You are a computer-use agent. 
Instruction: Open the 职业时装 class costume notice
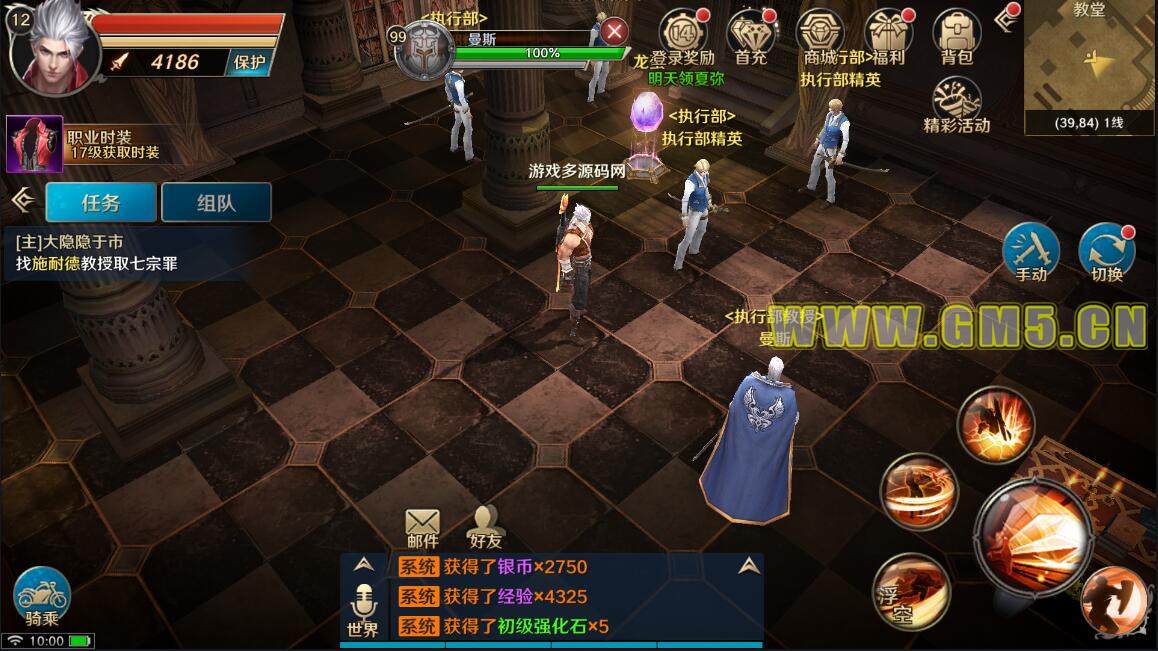85,144
